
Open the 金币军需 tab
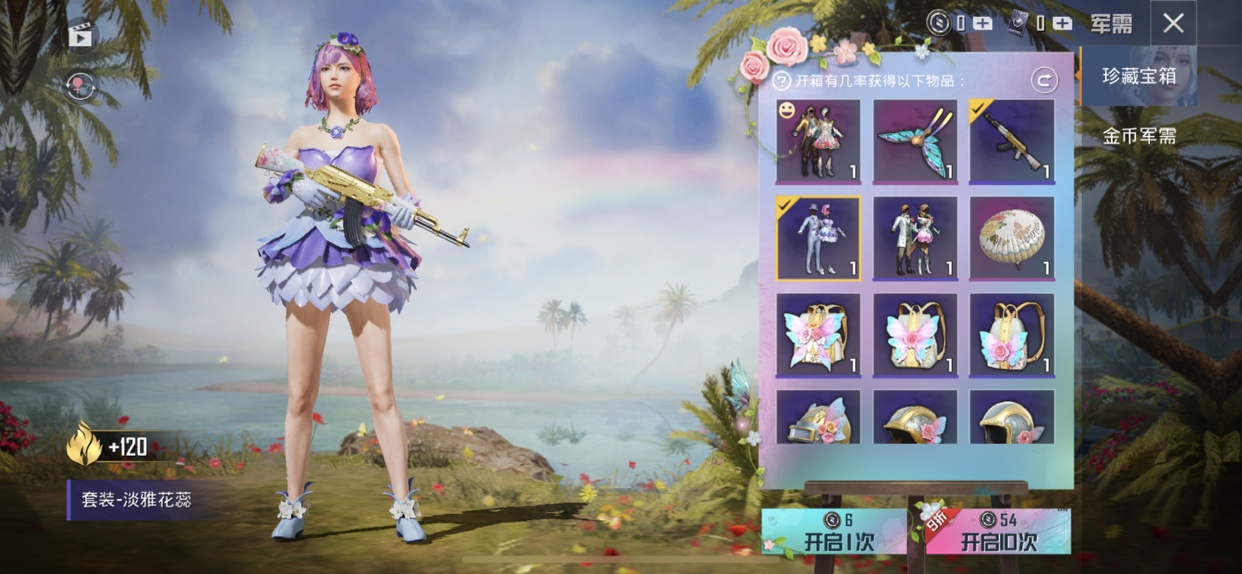click(x=1138, y=136)
